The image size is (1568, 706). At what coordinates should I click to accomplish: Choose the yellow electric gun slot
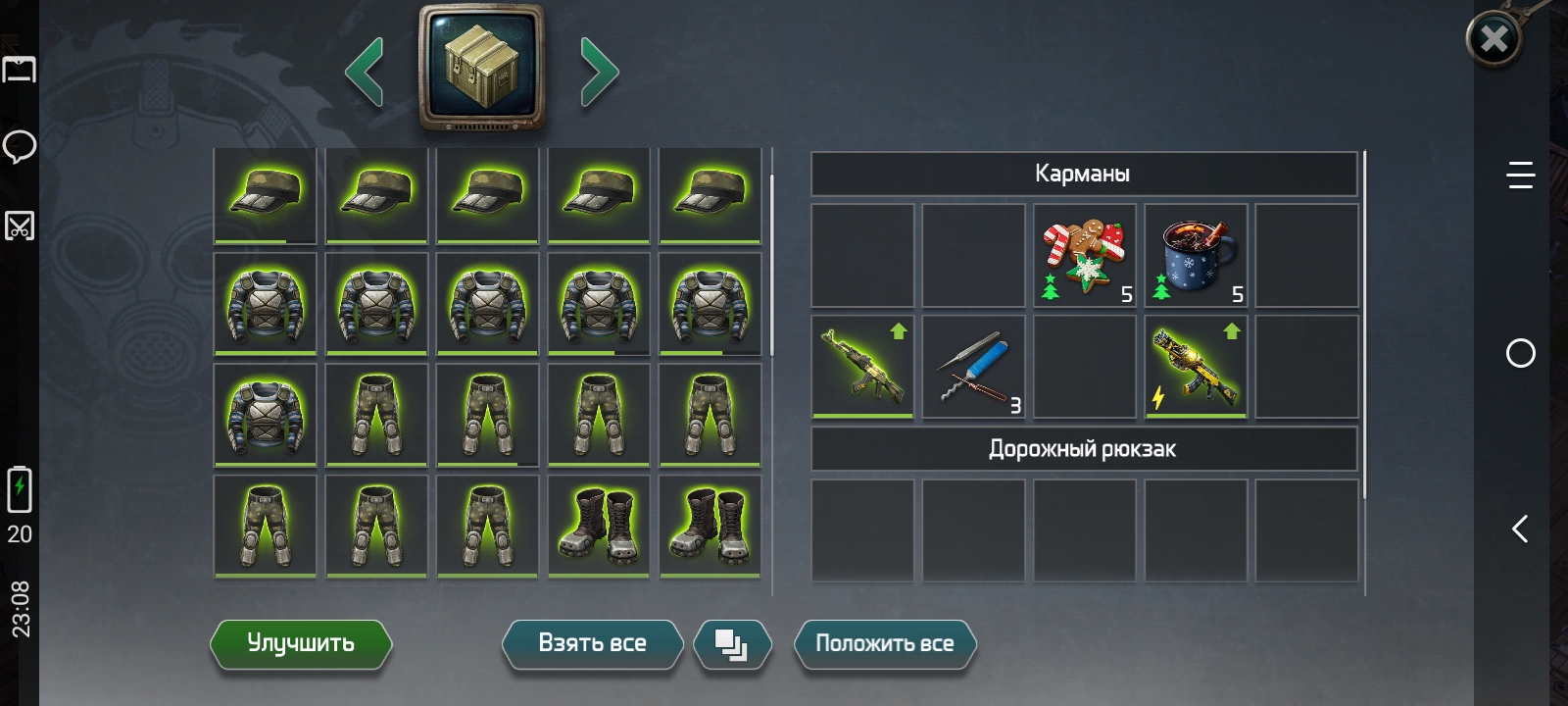[x=1196, y=367]
